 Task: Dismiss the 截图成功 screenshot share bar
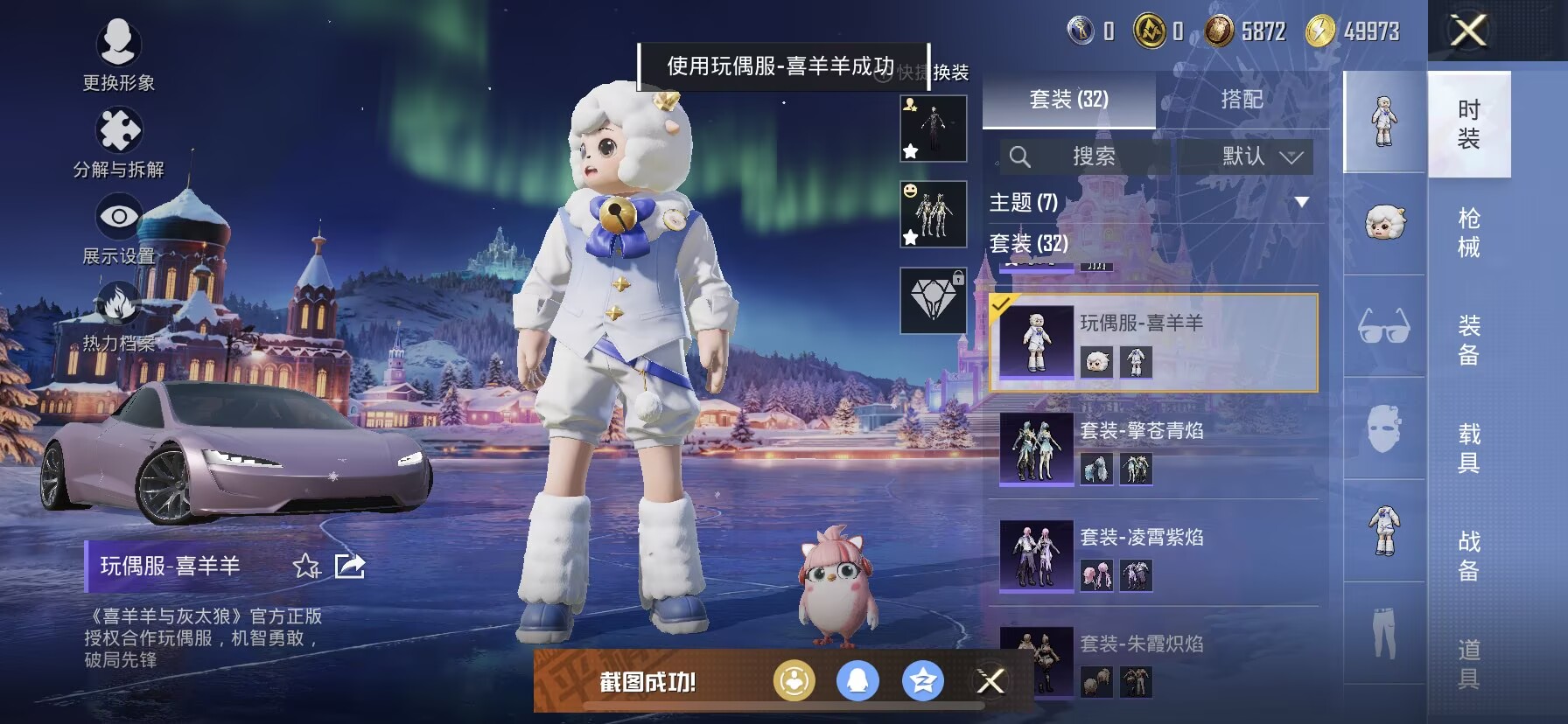point(990,681)
